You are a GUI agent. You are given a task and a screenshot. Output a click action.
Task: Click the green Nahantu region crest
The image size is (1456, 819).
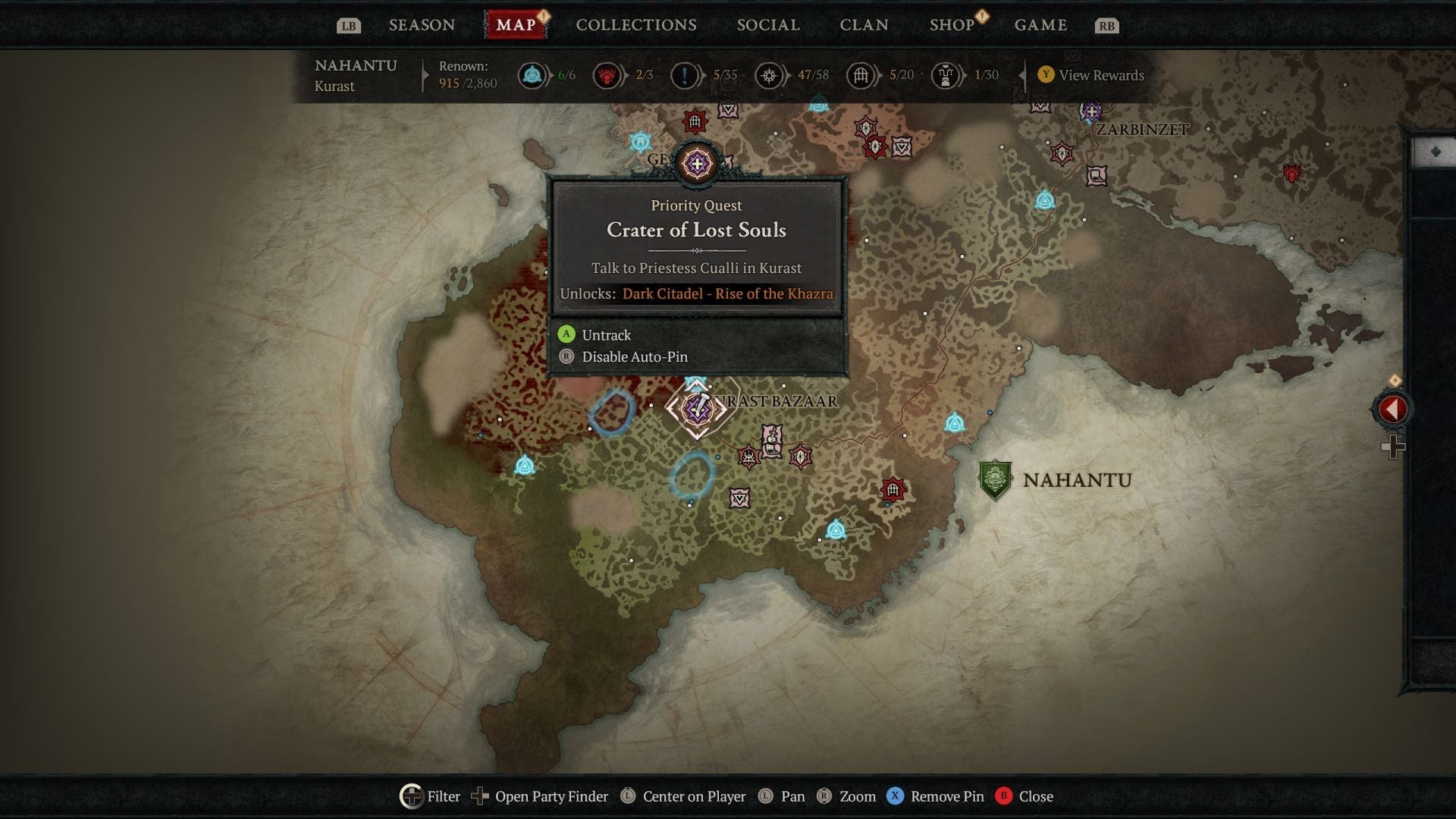pos(994,479)
